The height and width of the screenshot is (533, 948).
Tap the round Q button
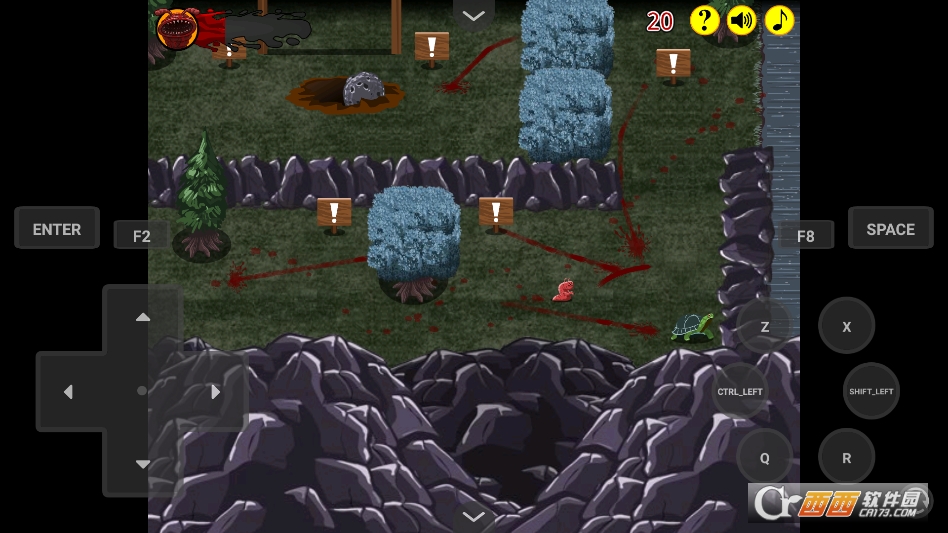tap(765, 458)
